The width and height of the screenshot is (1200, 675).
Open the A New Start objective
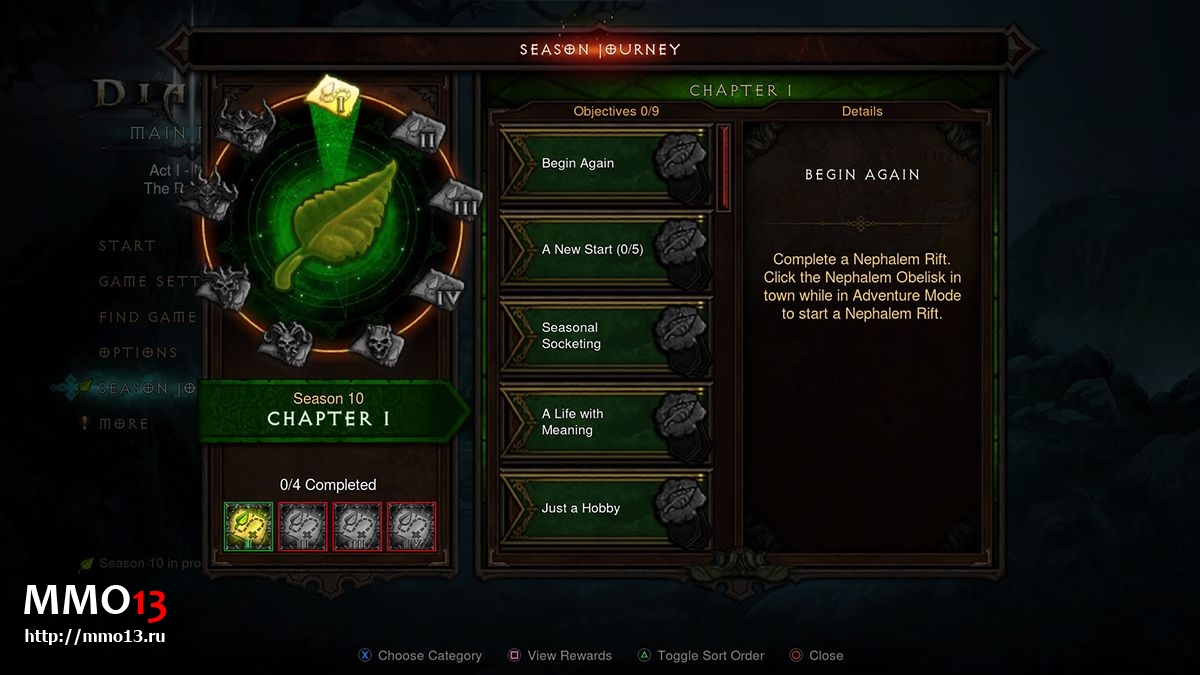click(605, 250)
